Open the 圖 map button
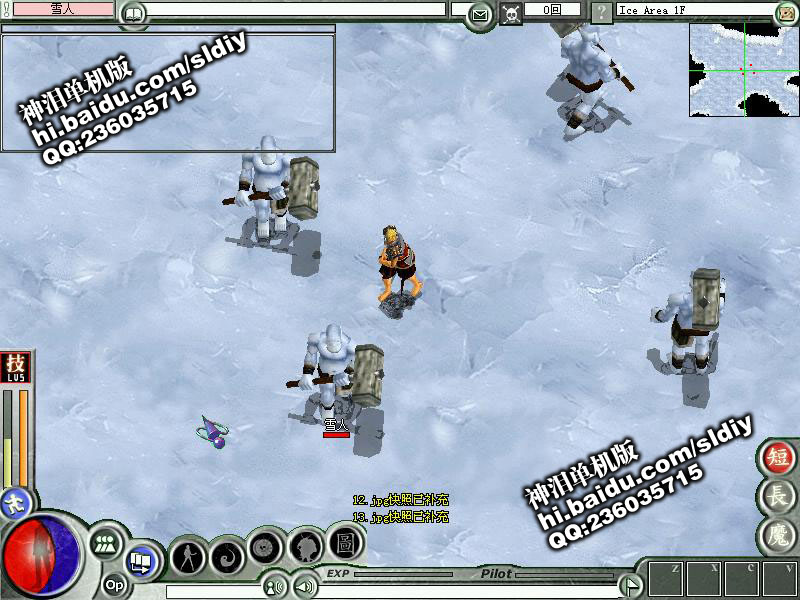Image resolution: width=800 pixels, height=600 pixels. [342, 544]
